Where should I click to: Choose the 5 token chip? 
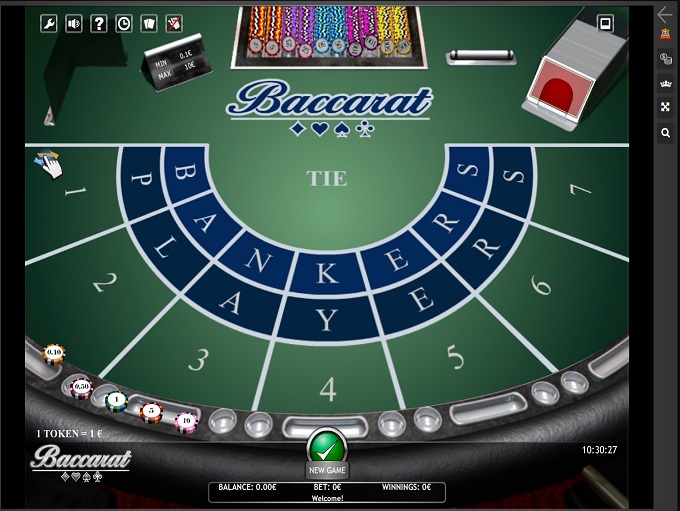[151, 411]
